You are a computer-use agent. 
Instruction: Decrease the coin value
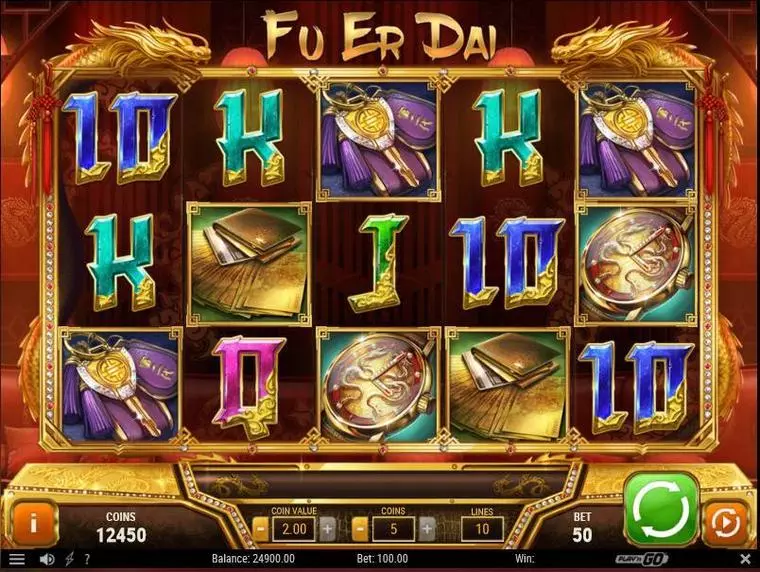click(260, 527)
